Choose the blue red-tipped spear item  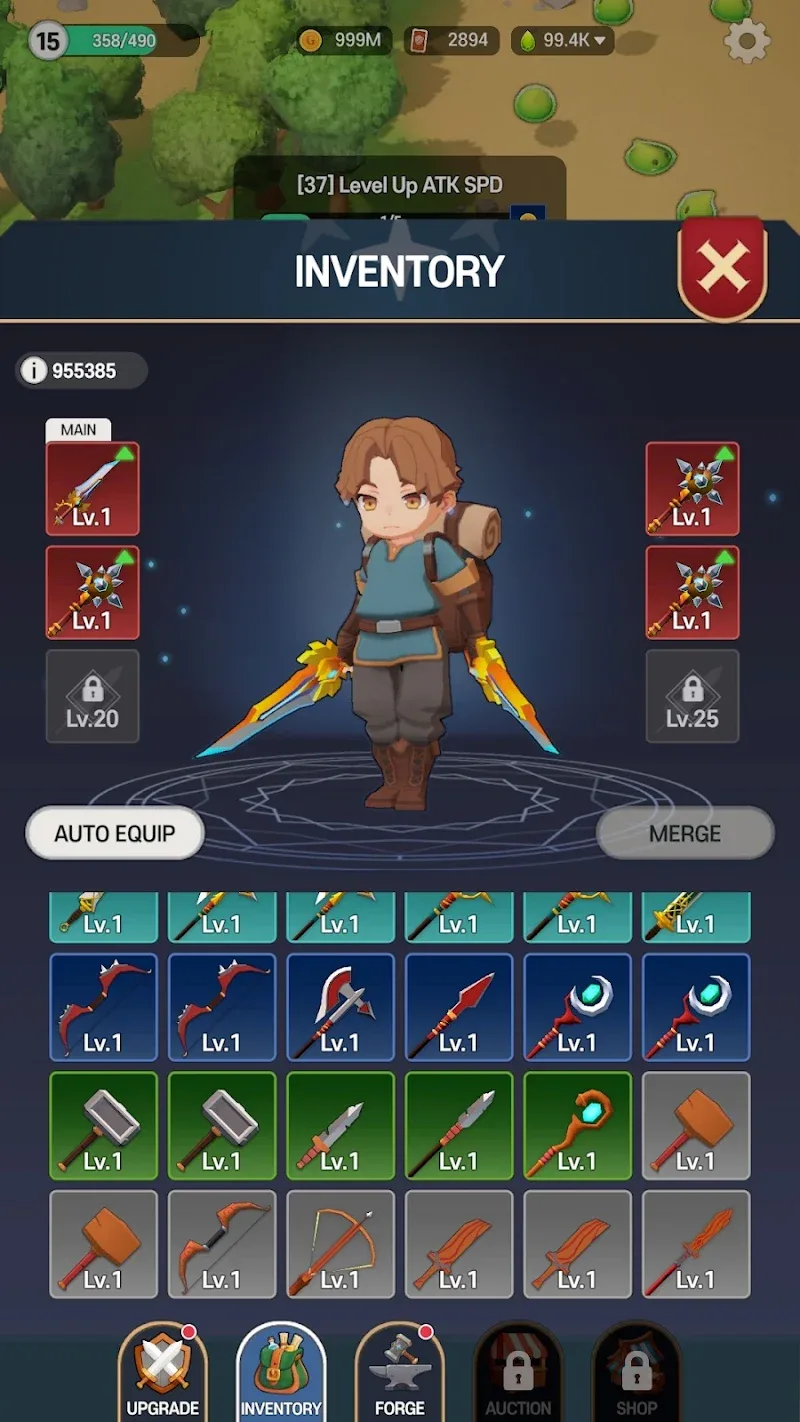tap(458, 1007)
